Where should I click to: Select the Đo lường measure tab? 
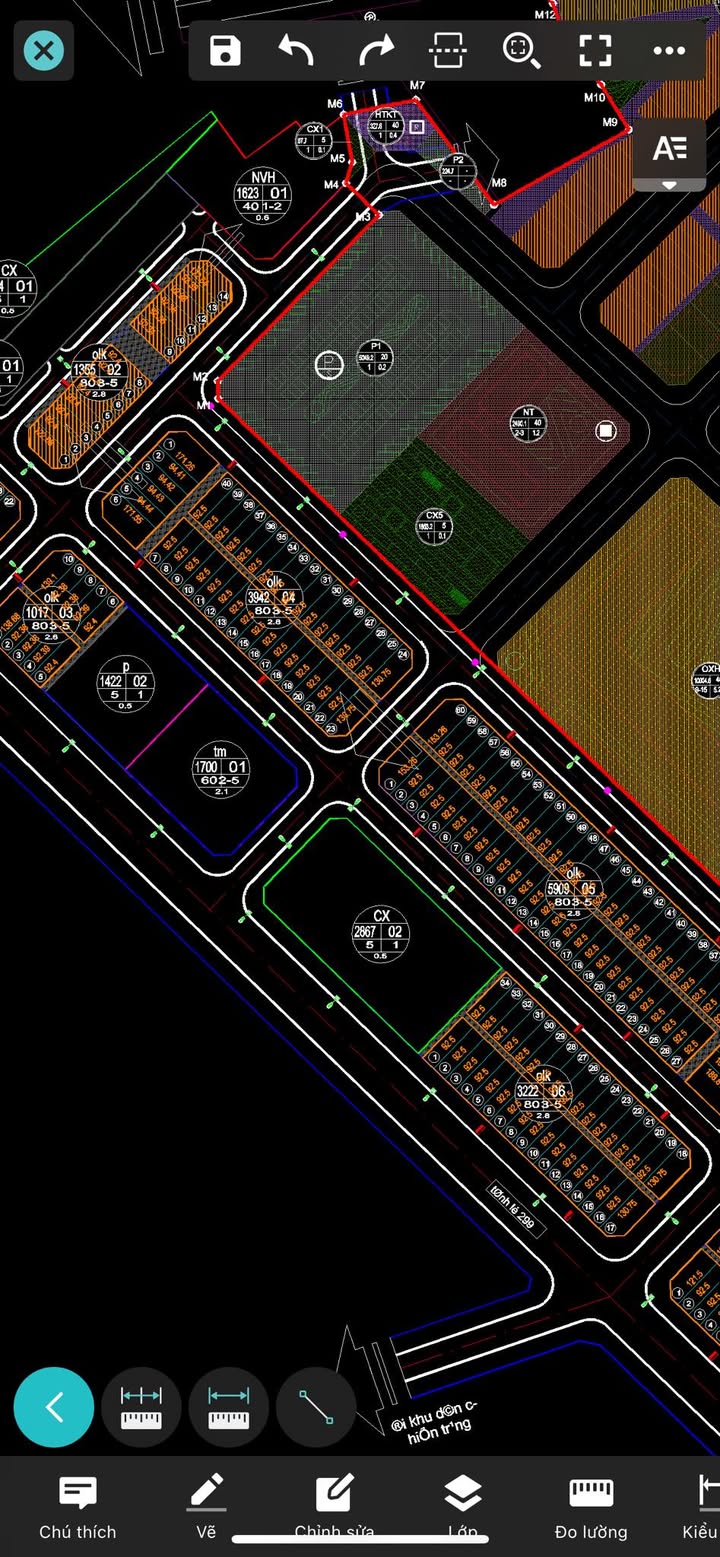591,1507
